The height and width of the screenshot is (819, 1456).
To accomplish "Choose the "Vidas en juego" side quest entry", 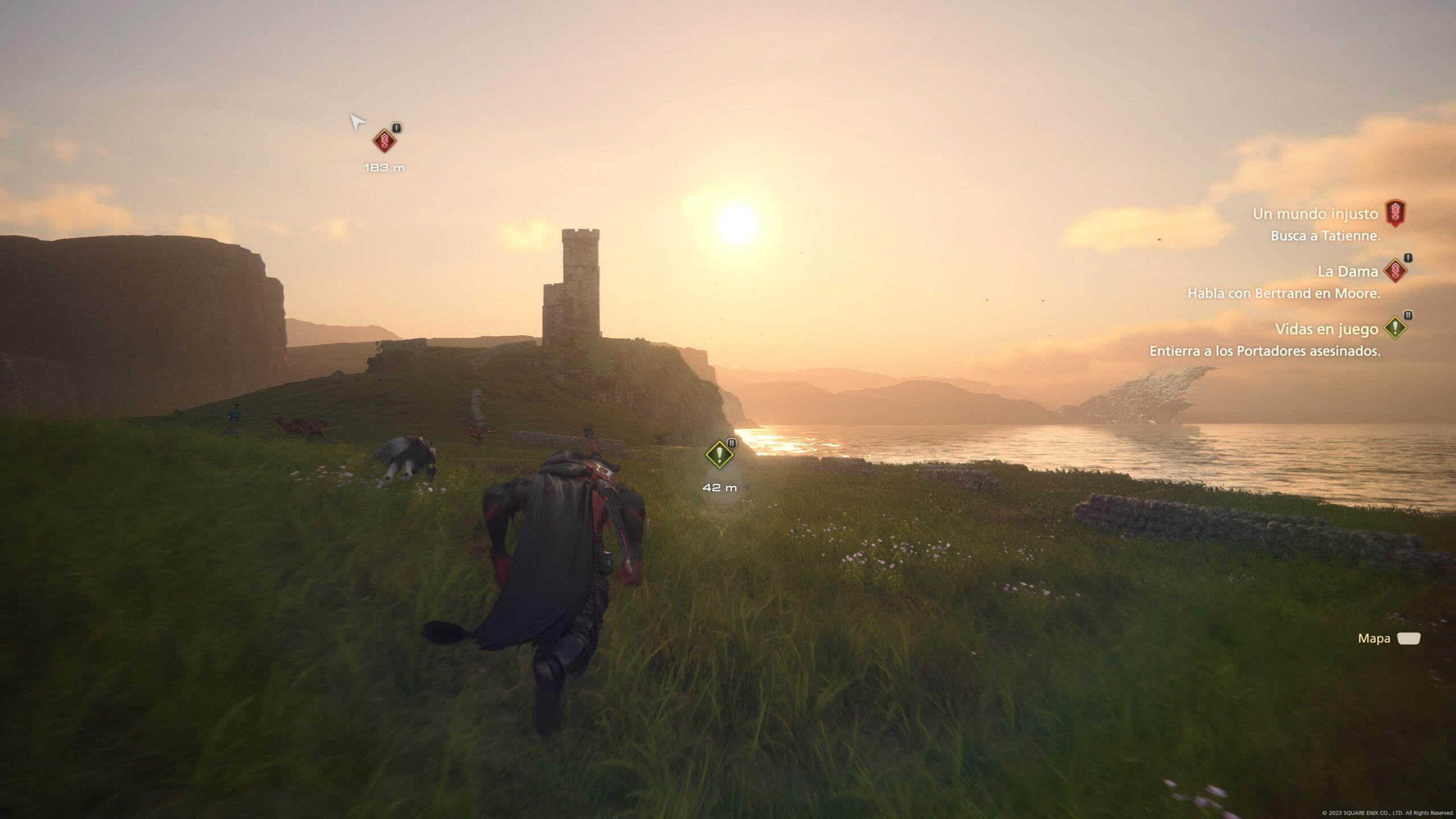I will [x=1325, y=329].
